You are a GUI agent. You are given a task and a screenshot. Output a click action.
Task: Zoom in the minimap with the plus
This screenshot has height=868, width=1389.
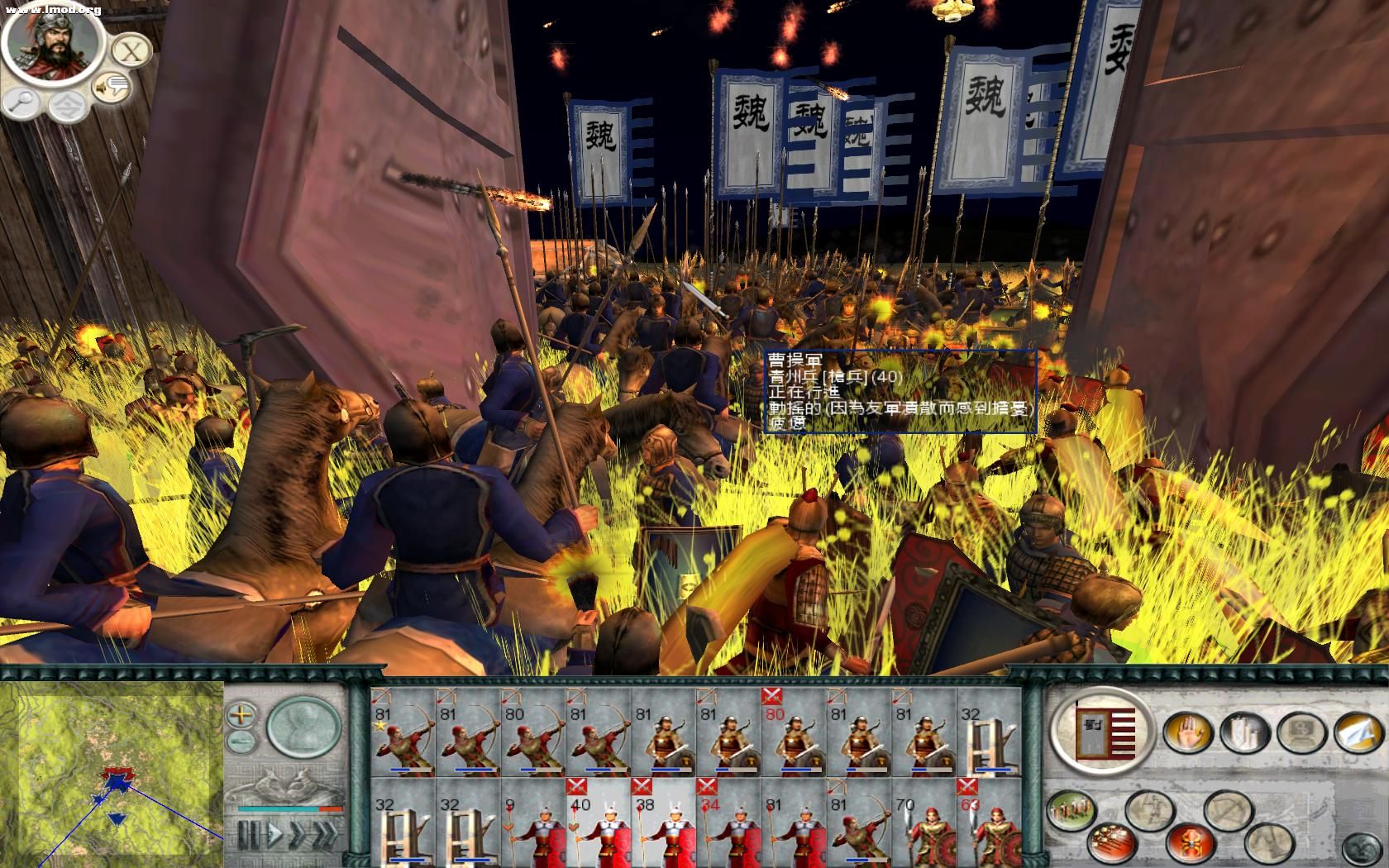pyautogui.click(x=241, y=713)
